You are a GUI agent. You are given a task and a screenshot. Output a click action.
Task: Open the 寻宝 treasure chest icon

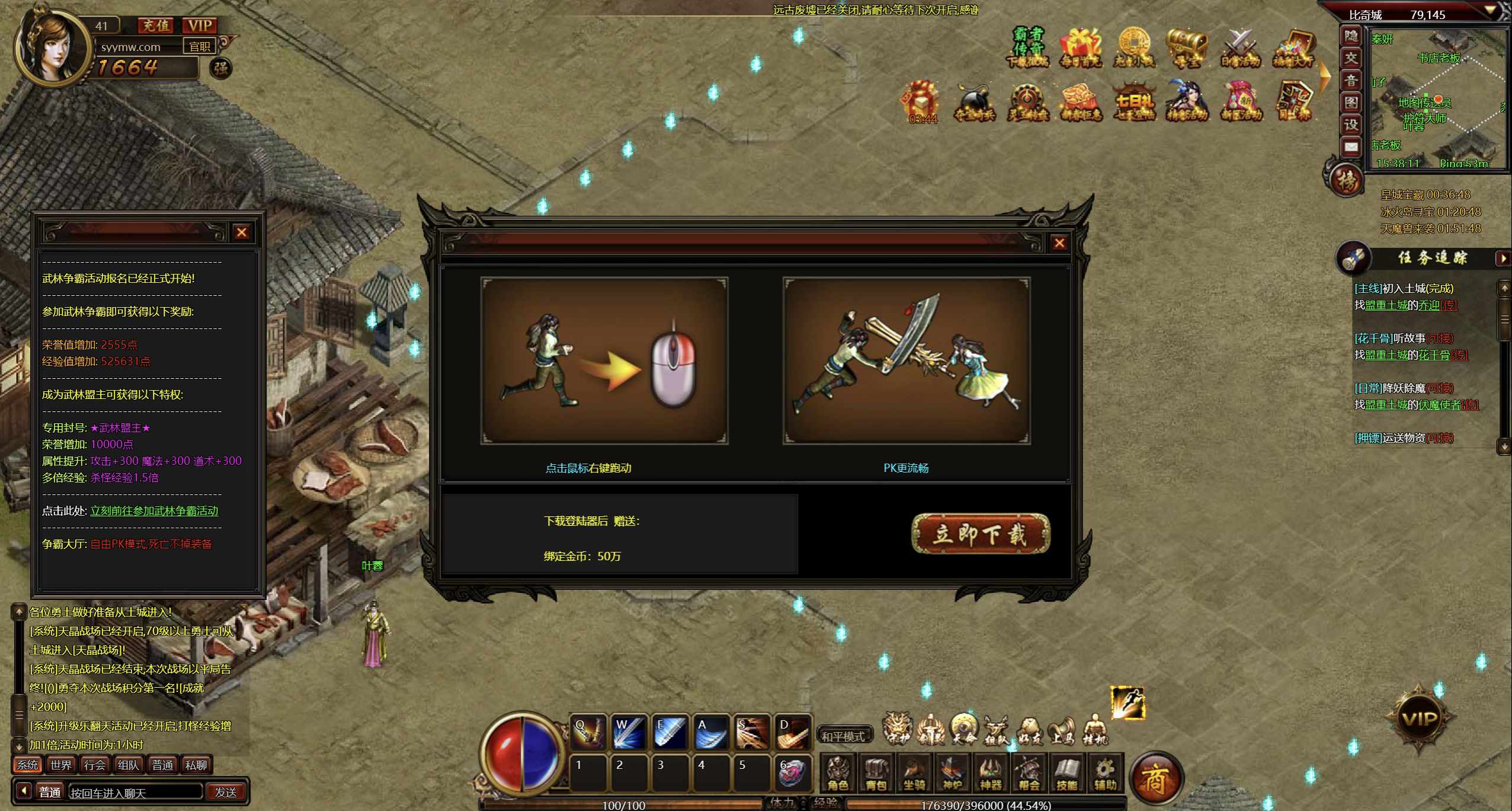click(1186, 47)
